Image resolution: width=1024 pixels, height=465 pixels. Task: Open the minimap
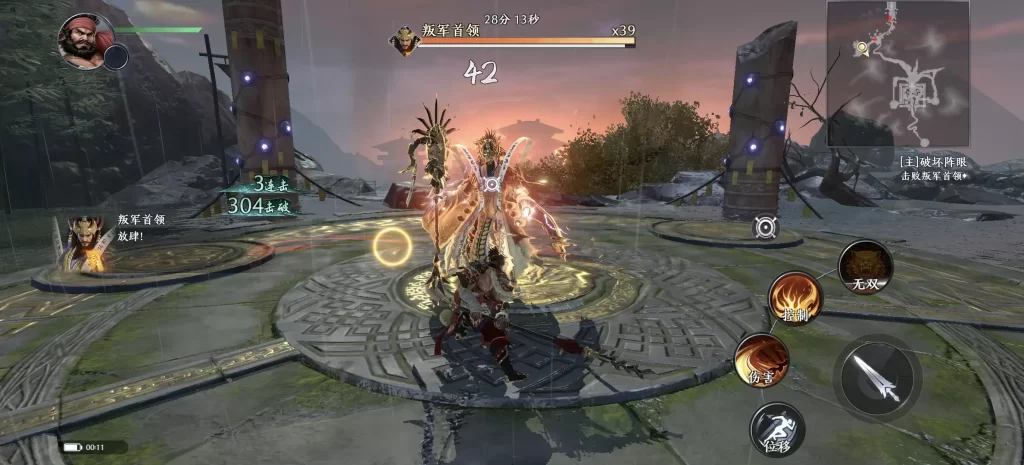[x=897, y=73]
